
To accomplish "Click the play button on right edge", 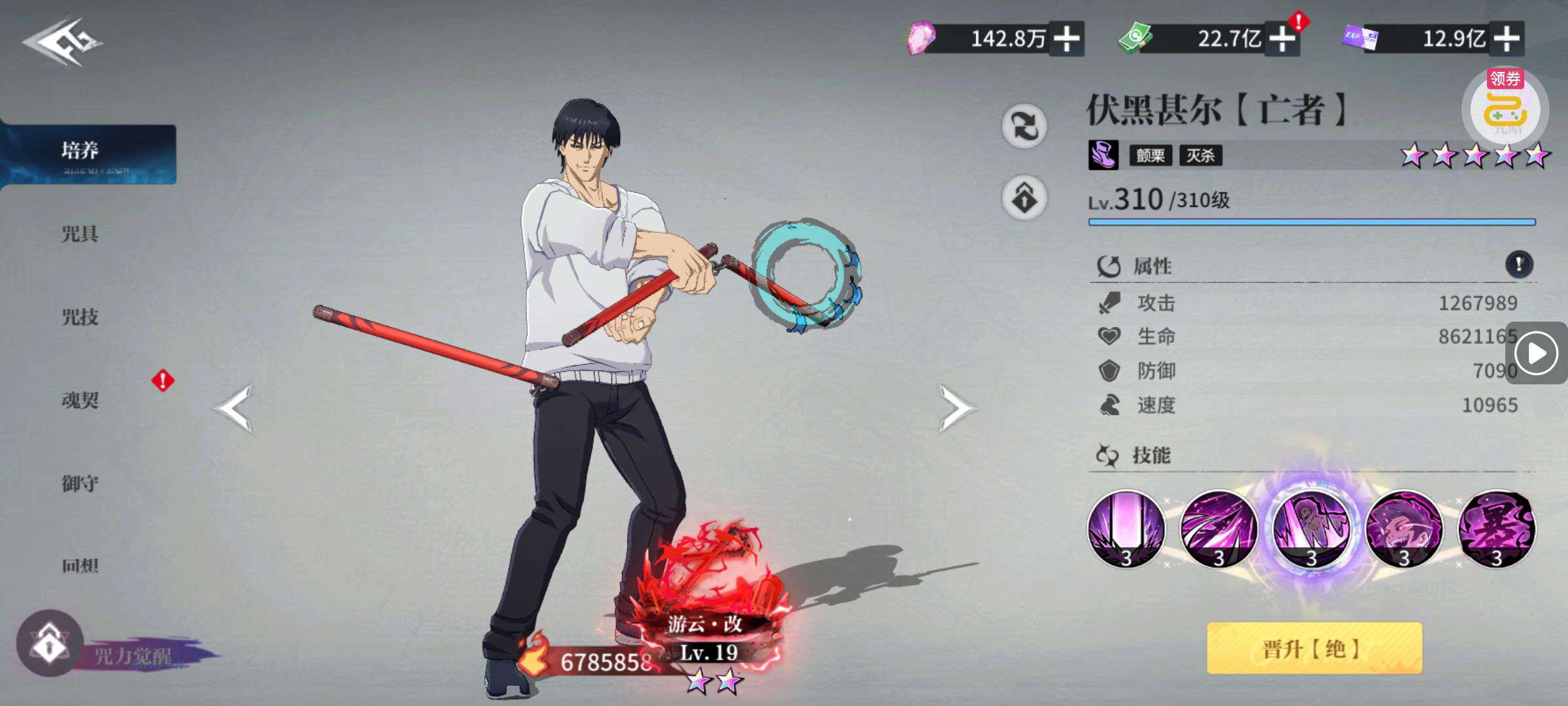I will [x=1535, y=354].
